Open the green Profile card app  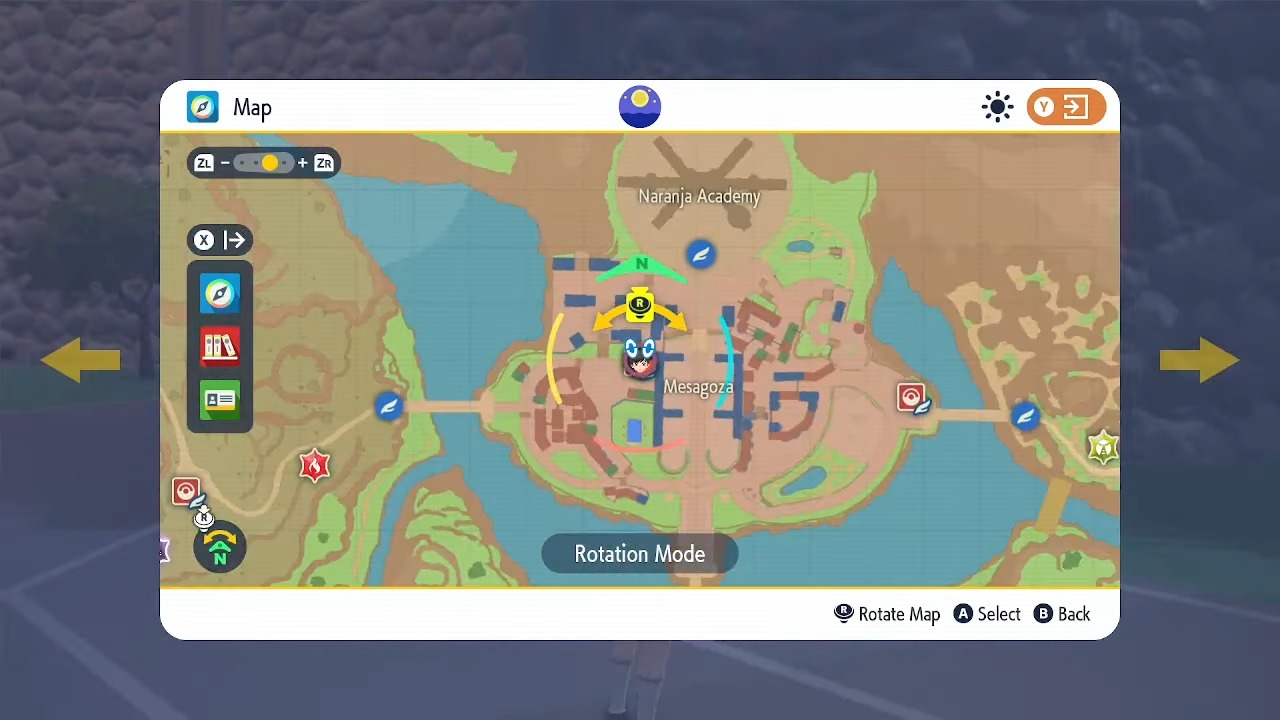click(x=220, y=401)
